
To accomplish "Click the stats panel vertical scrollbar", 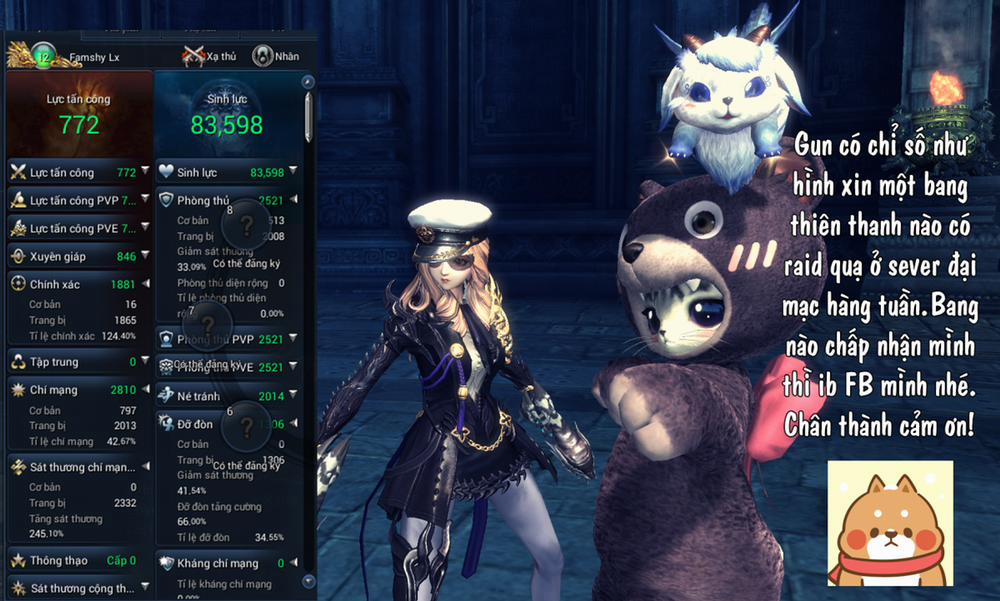I will [308, 120].
